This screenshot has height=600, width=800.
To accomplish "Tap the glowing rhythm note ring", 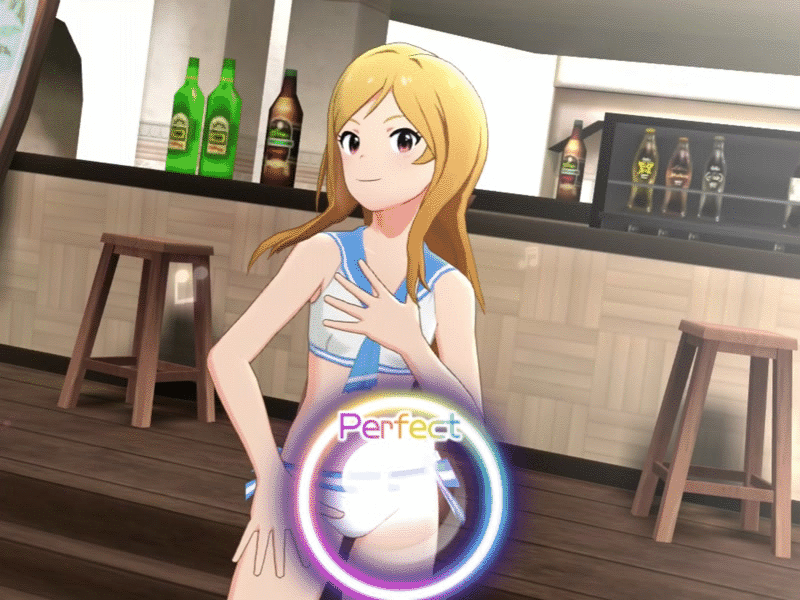I will 402,499.
